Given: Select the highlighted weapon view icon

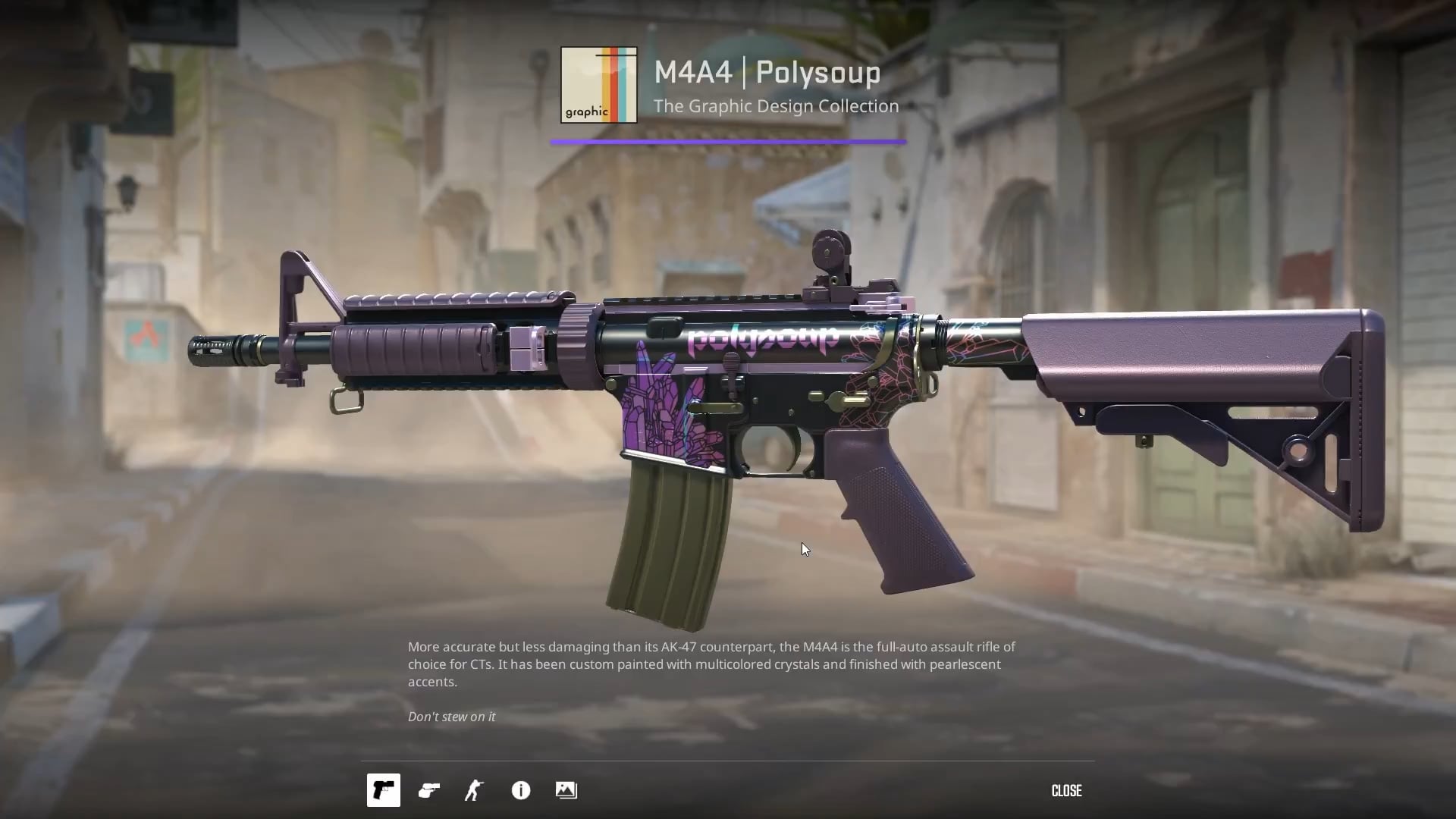Looking at the screenshot, I should point(384,790).
